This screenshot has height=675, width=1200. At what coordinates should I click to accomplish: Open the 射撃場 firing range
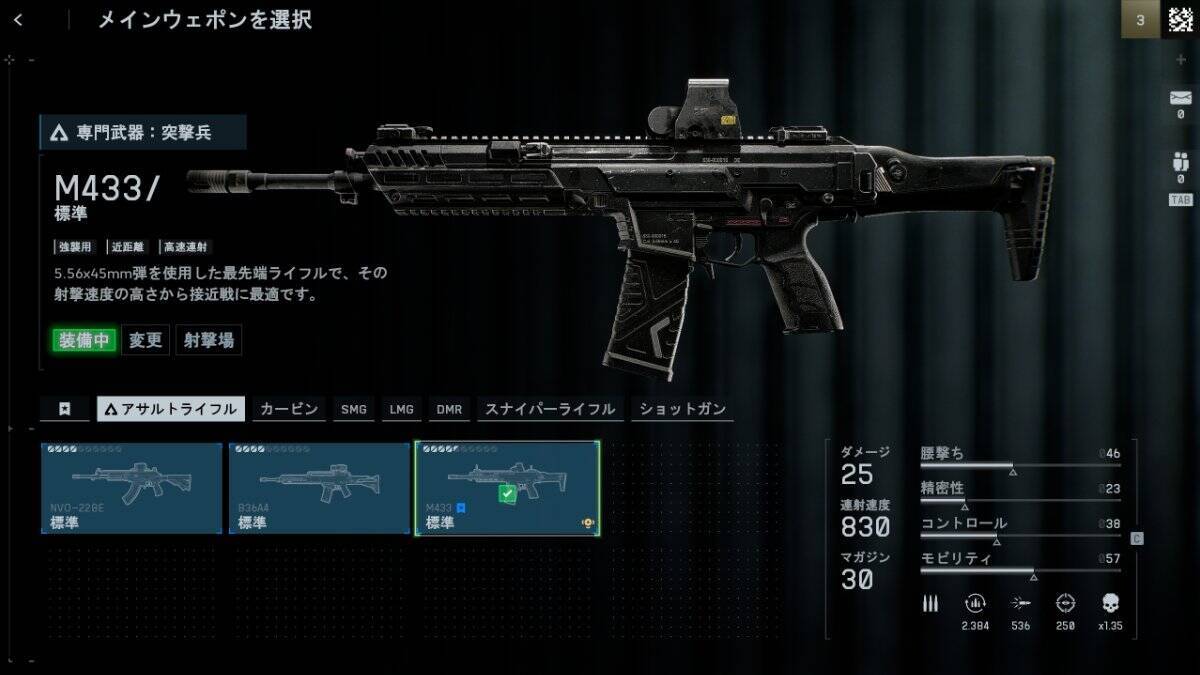click(209, 340)
